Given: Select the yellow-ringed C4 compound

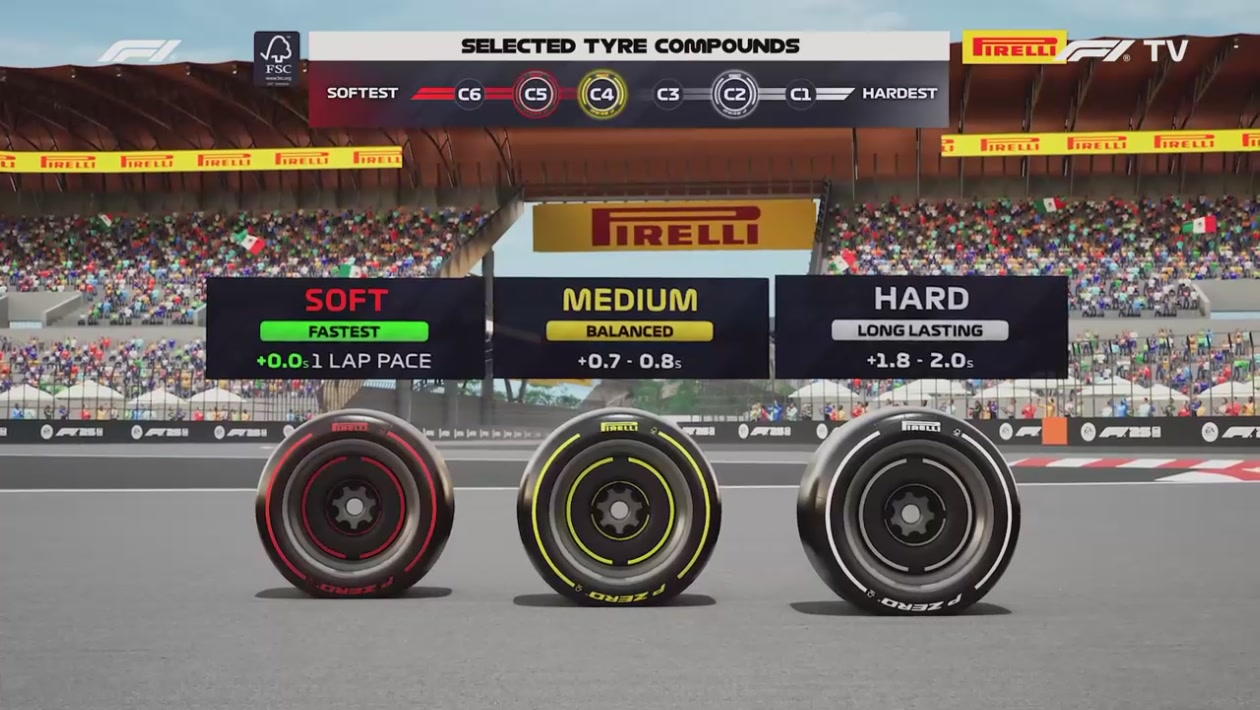Looking at the screenshot, I should point(602,94).
